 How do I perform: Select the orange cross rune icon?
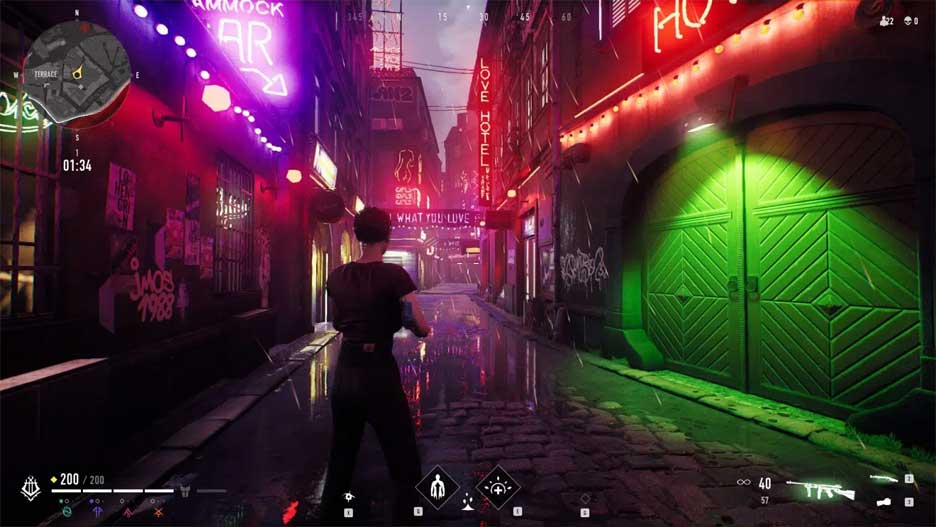(158, 511)
